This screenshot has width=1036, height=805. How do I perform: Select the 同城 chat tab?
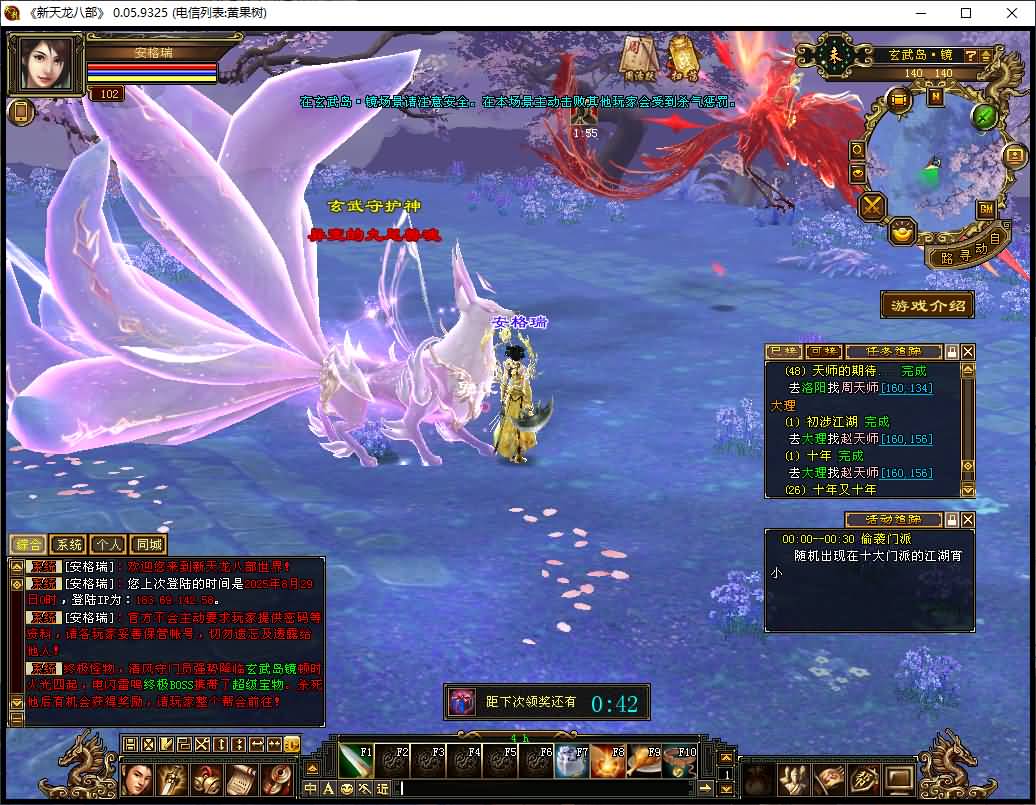(147, 544)
